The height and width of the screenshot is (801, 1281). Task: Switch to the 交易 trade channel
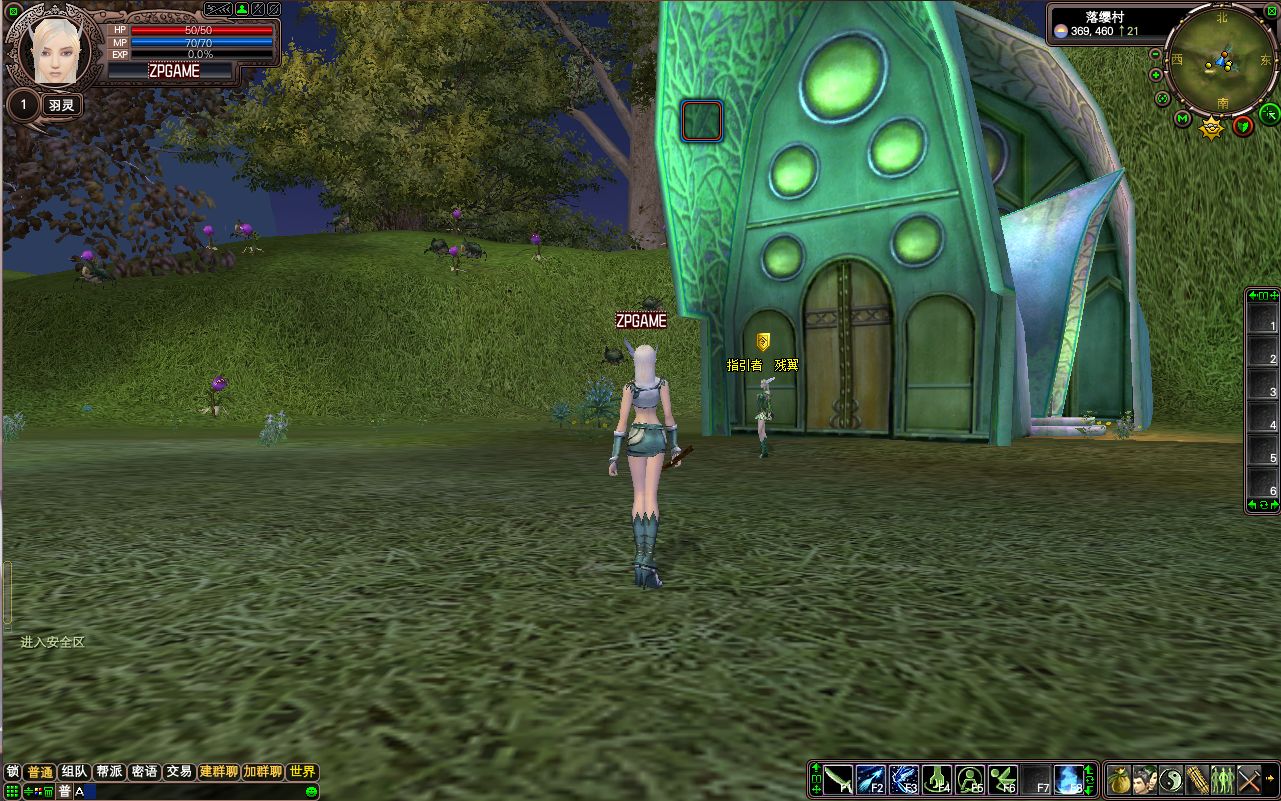[x=179, y=772]
